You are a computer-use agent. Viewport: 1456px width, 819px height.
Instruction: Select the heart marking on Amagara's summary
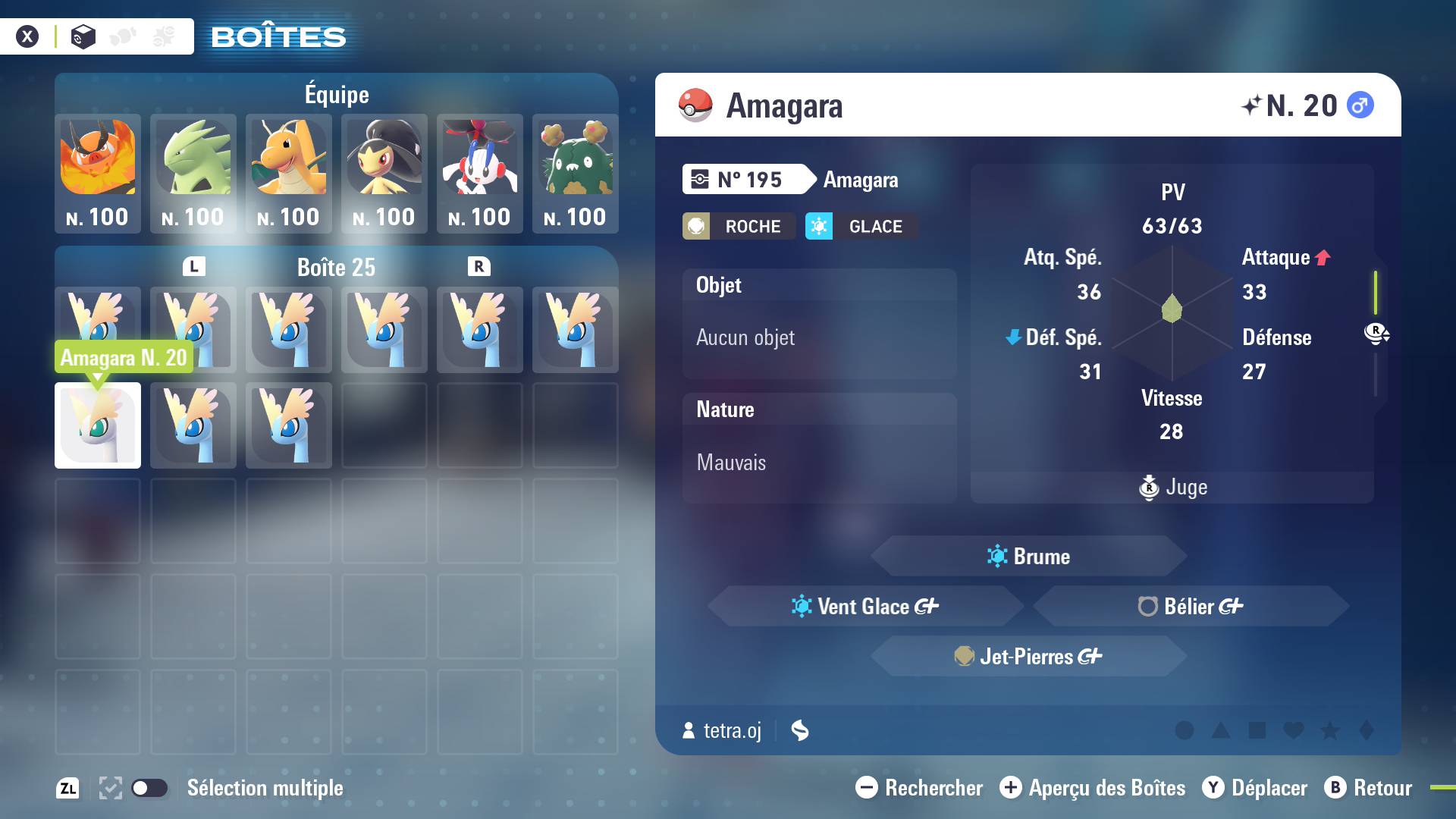(1294, 730)
